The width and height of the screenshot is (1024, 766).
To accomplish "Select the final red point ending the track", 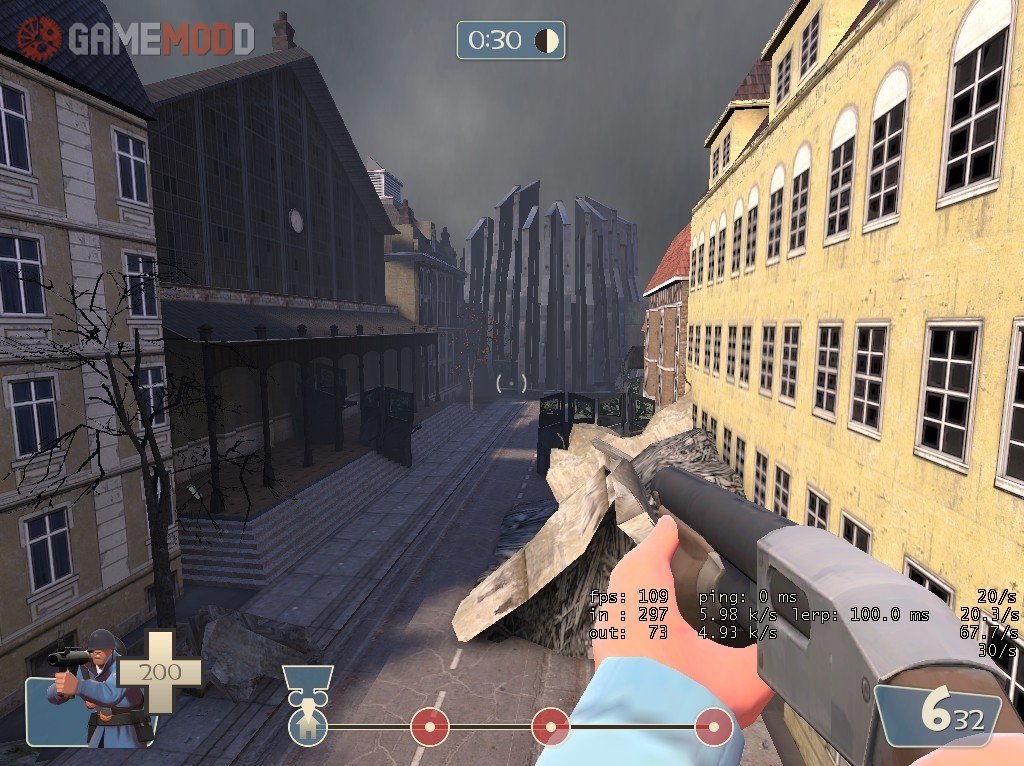I will pos(713,726).
